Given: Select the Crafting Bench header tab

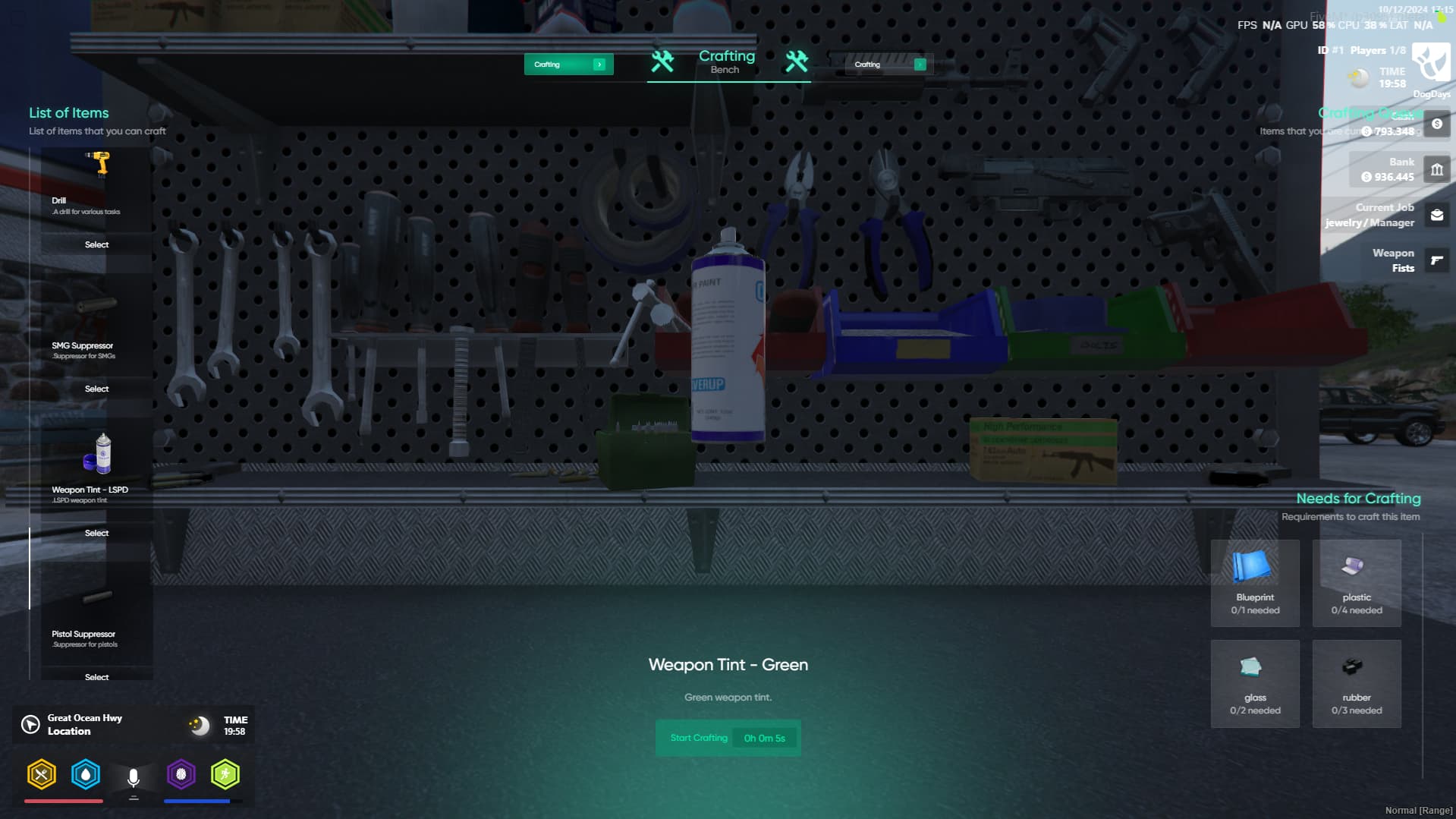Looking at the screenshot, I should coord(726,62).
